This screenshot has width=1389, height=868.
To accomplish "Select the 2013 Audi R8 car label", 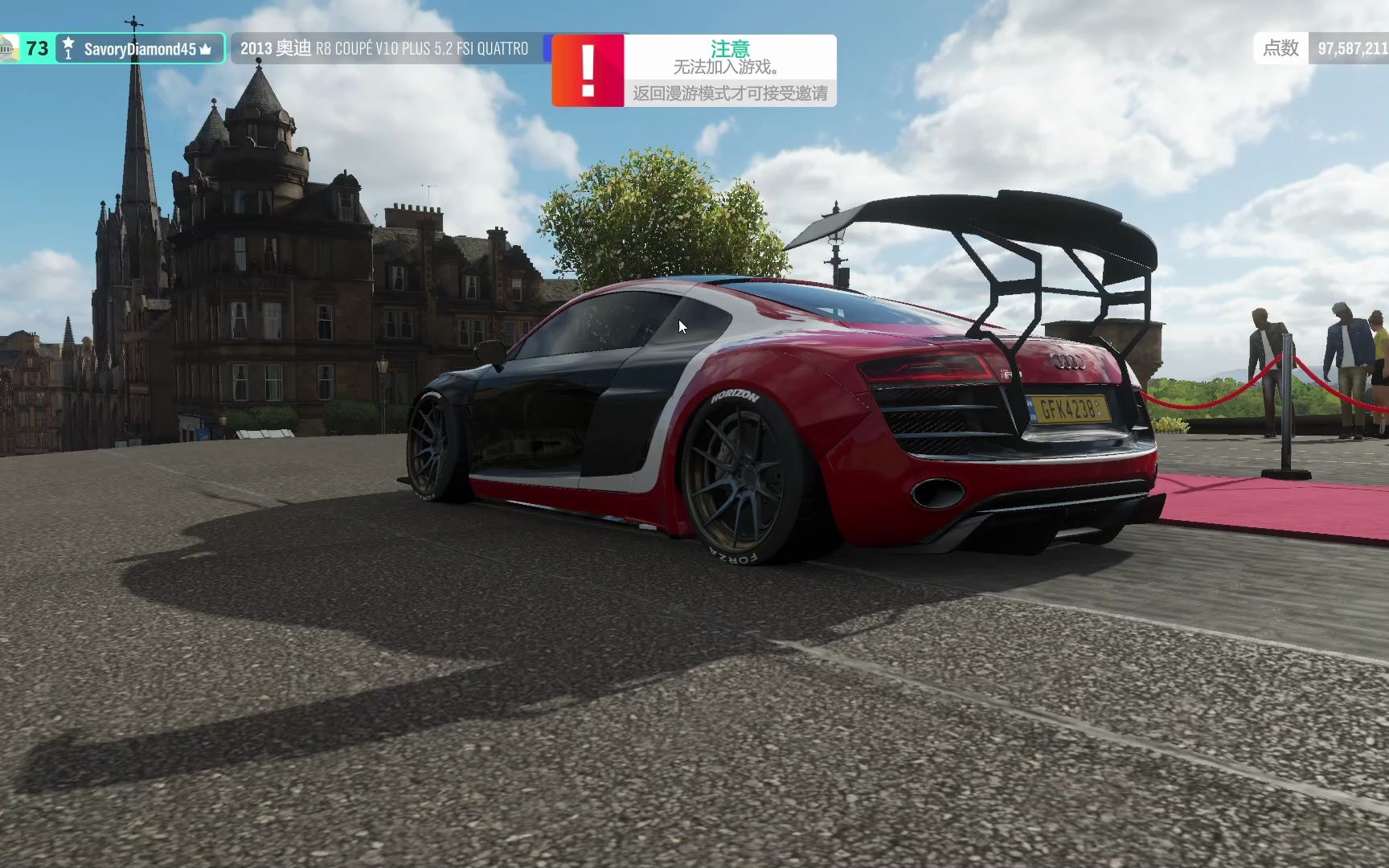I will [384, 49].
